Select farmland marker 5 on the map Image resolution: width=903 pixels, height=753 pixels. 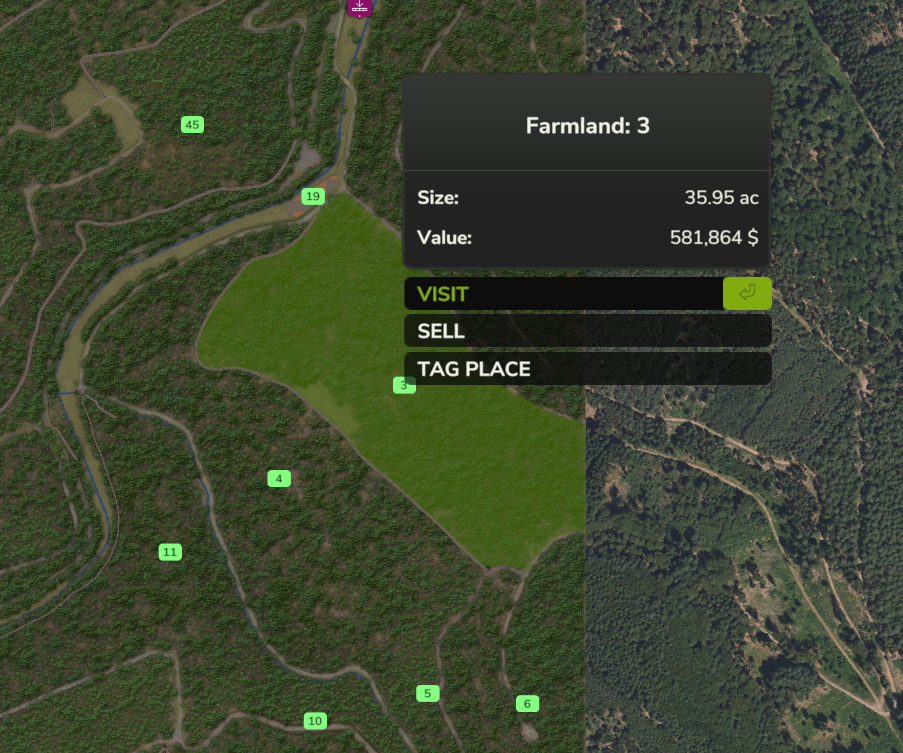[x=427, y=694]
